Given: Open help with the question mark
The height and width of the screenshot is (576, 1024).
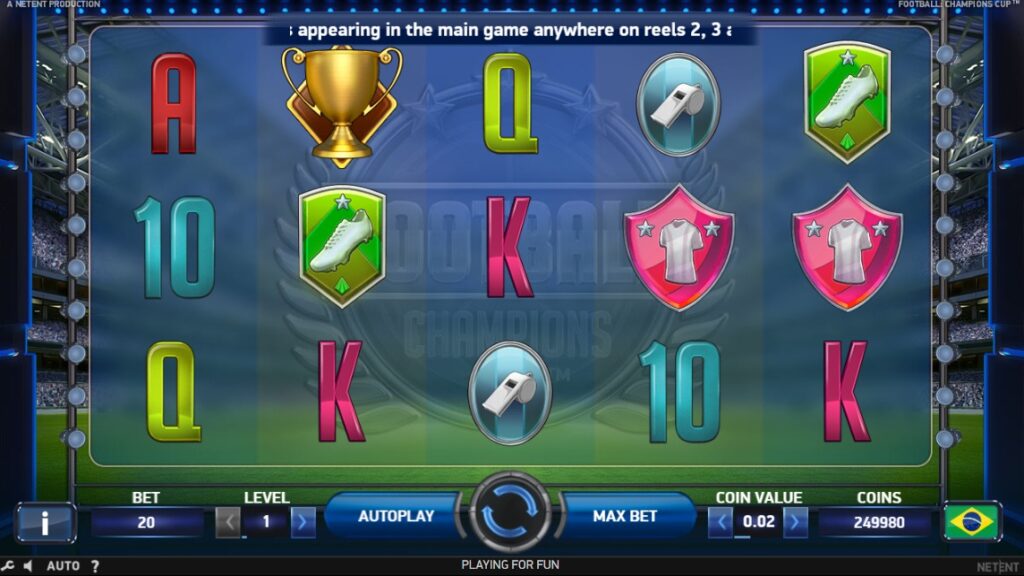Looking at the screenshot, I should click(x=95, y=566).
